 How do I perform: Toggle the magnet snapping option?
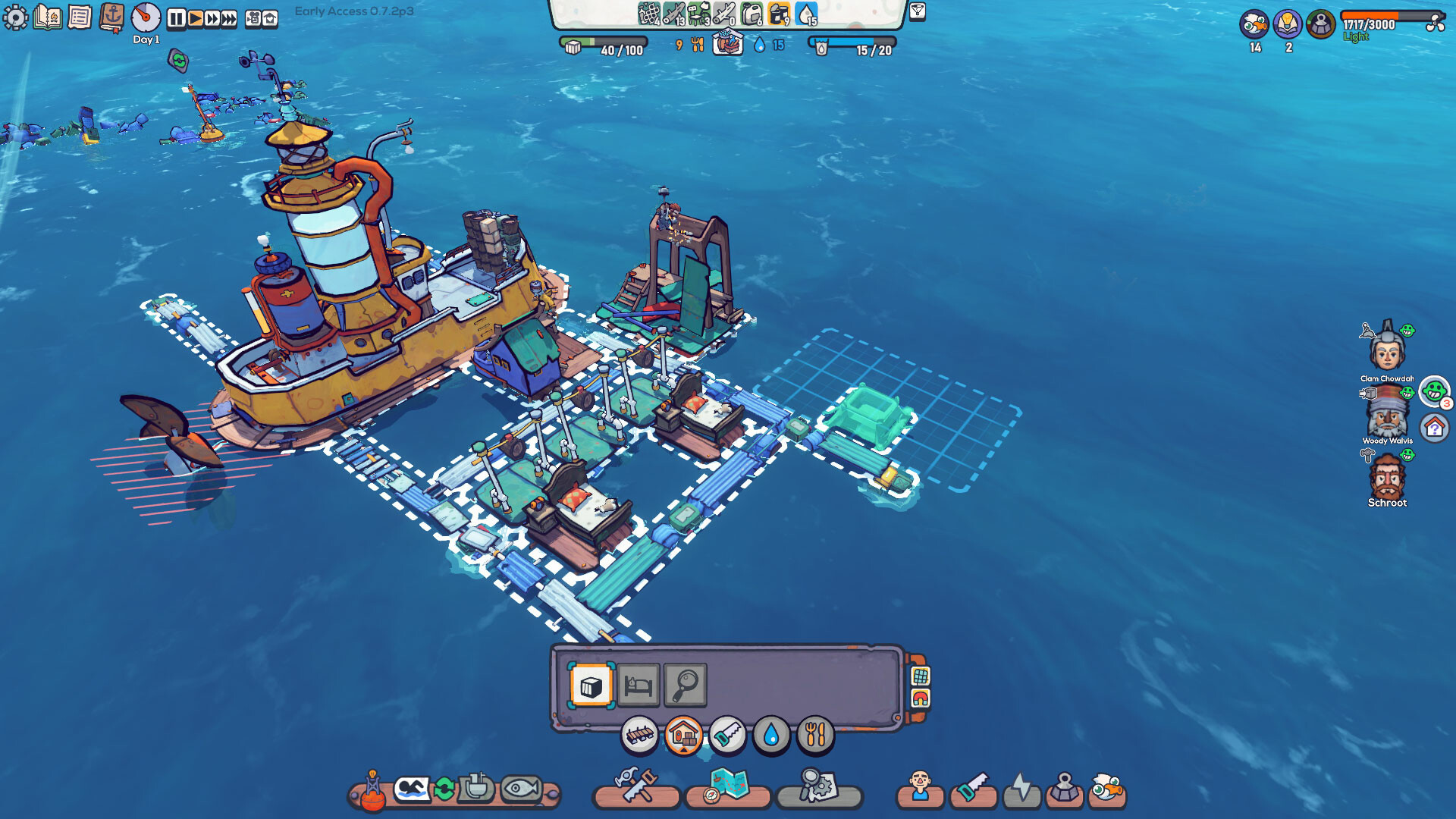point(919,698)
